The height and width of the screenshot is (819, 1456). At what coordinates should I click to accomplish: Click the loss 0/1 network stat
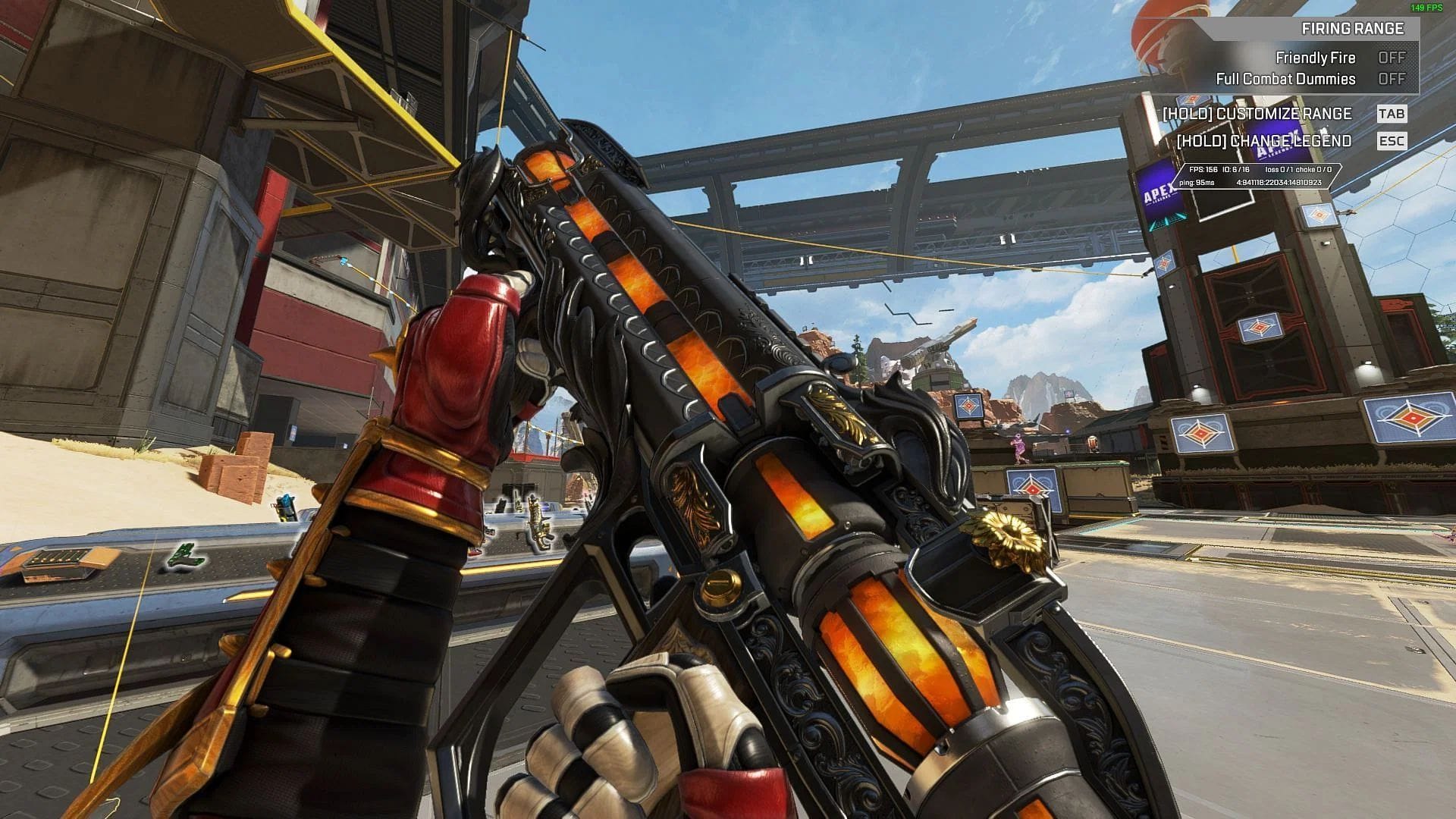coord(1281,170)
